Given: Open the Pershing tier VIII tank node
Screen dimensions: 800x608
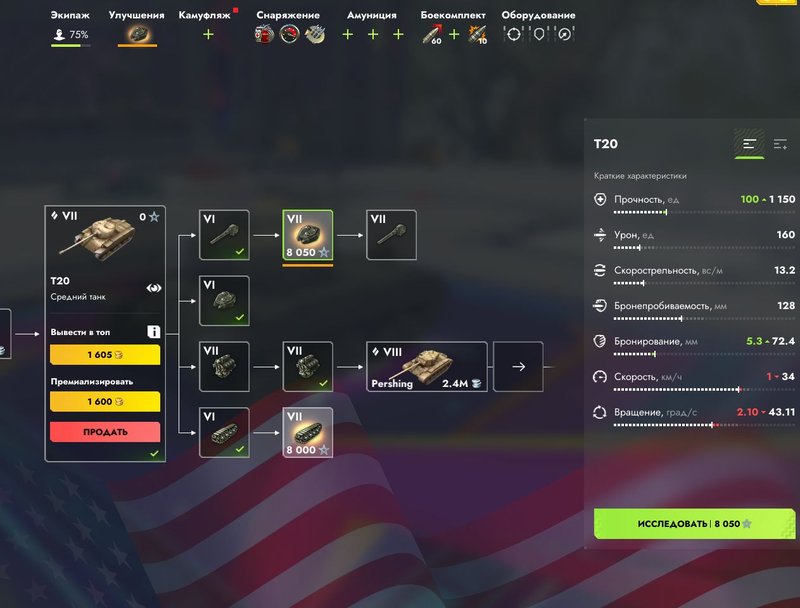Looking at the screenshot, I should (x=426, y=367).
